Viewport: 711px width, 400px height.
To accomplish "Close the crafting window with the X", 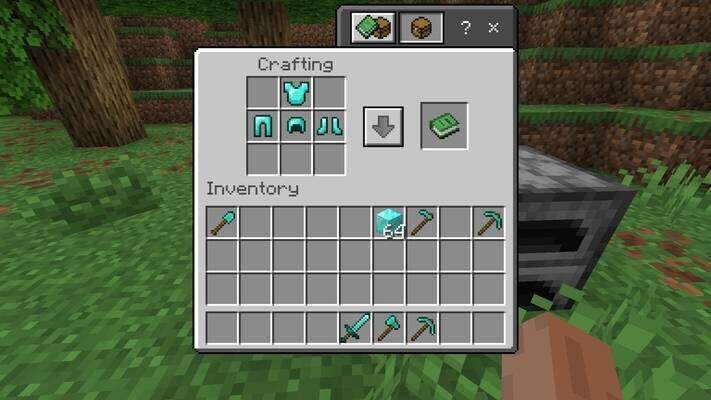I will pyautogui.click(x=493, y=28).
